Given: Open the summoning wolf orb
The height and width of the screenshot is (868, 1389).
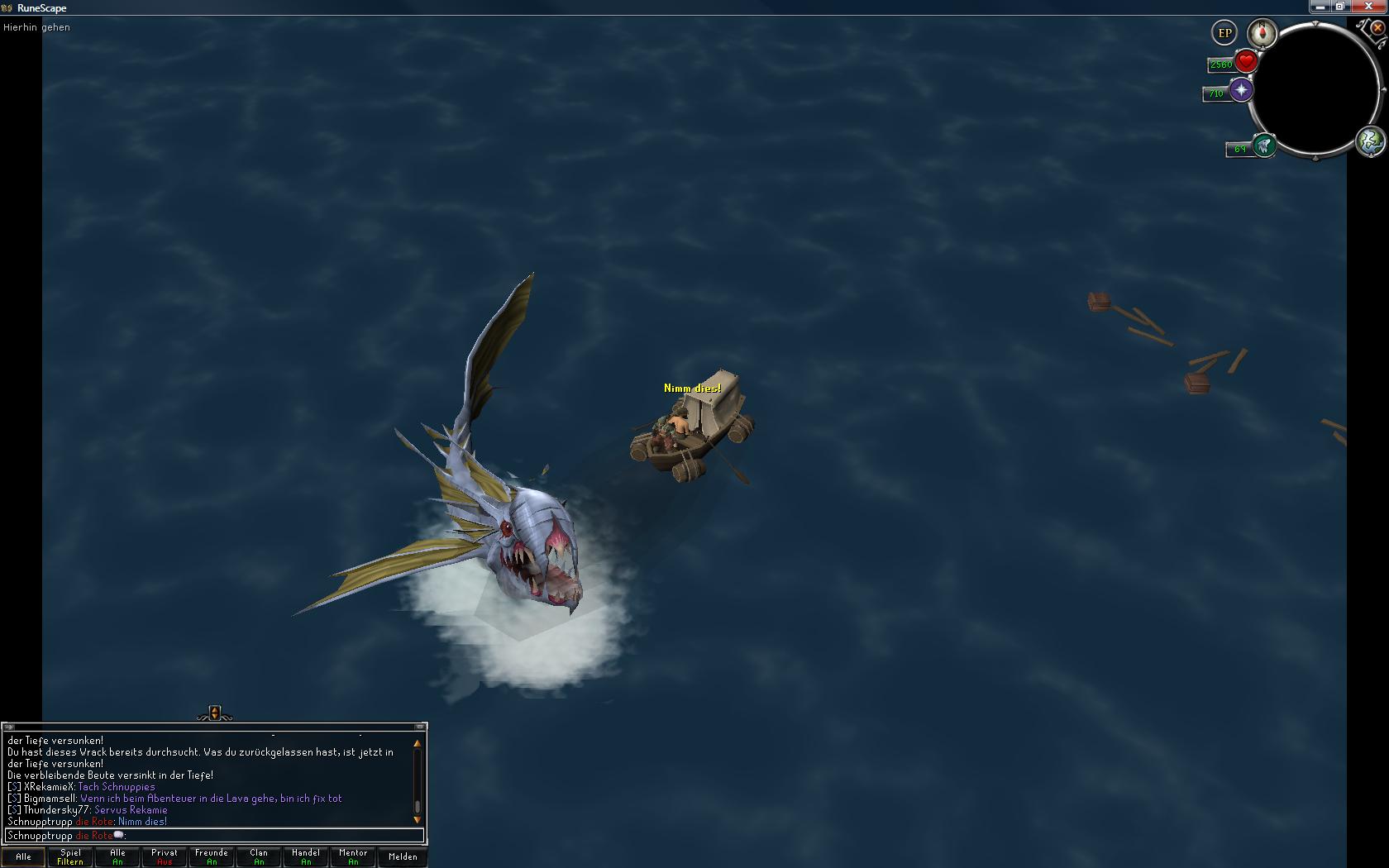Looking at the screenshot, I should (1263, 146).
